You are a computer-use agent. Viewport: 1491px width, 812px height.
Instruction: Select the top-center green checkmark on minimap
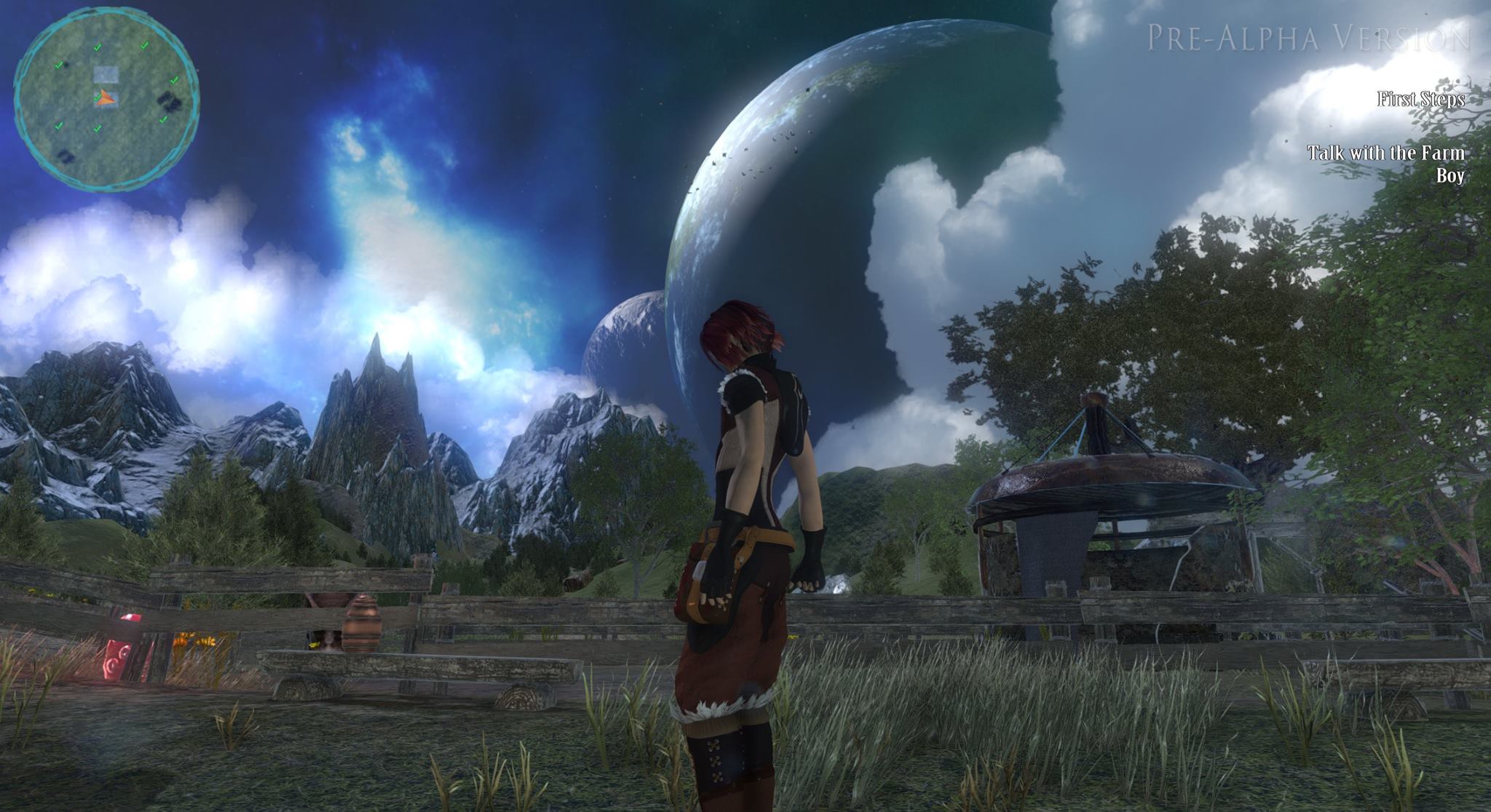coord(98,47)
